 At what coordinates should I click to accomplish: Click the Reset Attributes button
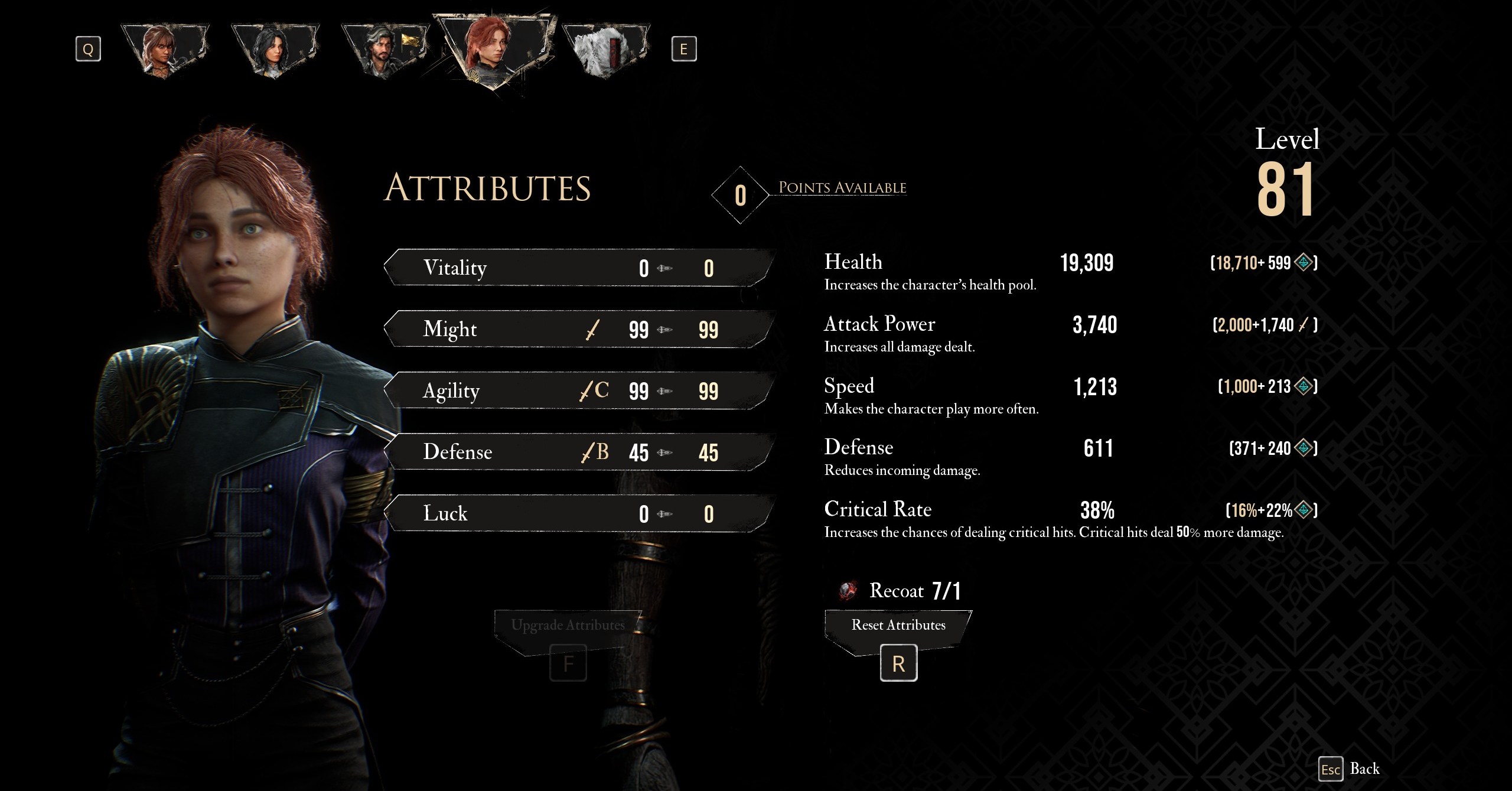click(898, 626)
